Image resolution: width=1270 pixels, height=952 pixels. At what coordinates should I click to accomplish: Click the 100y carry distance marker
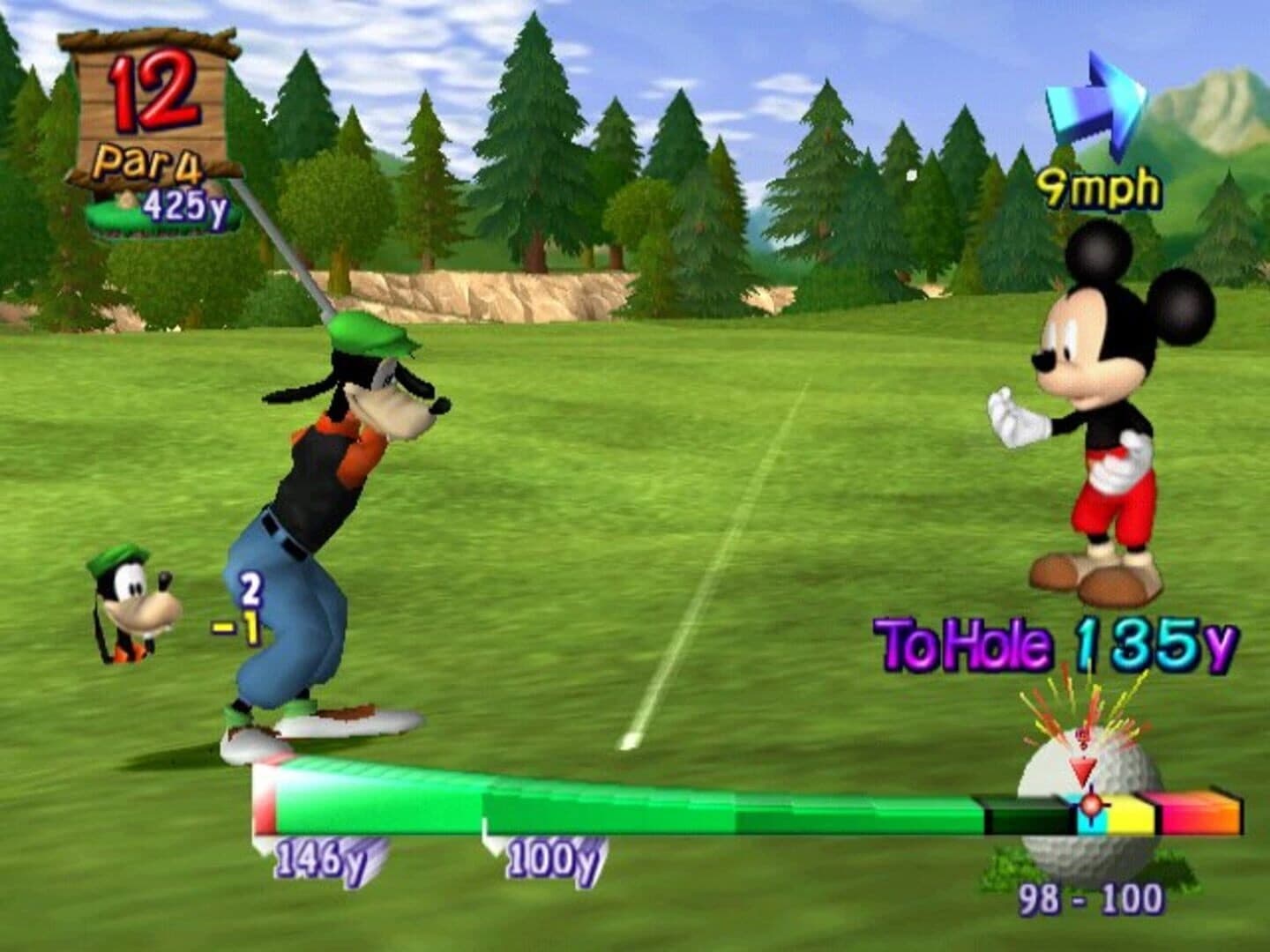pyautogui.click(x=551, y=855)
